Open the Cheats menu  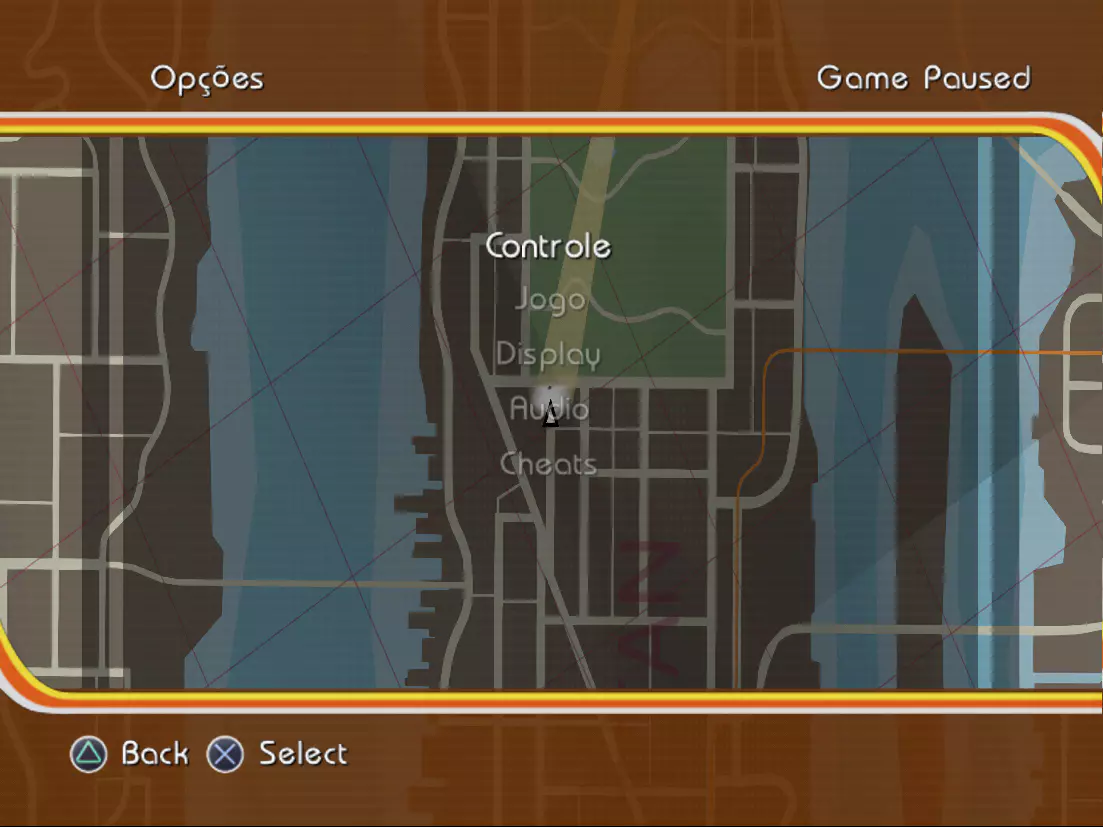548,464
